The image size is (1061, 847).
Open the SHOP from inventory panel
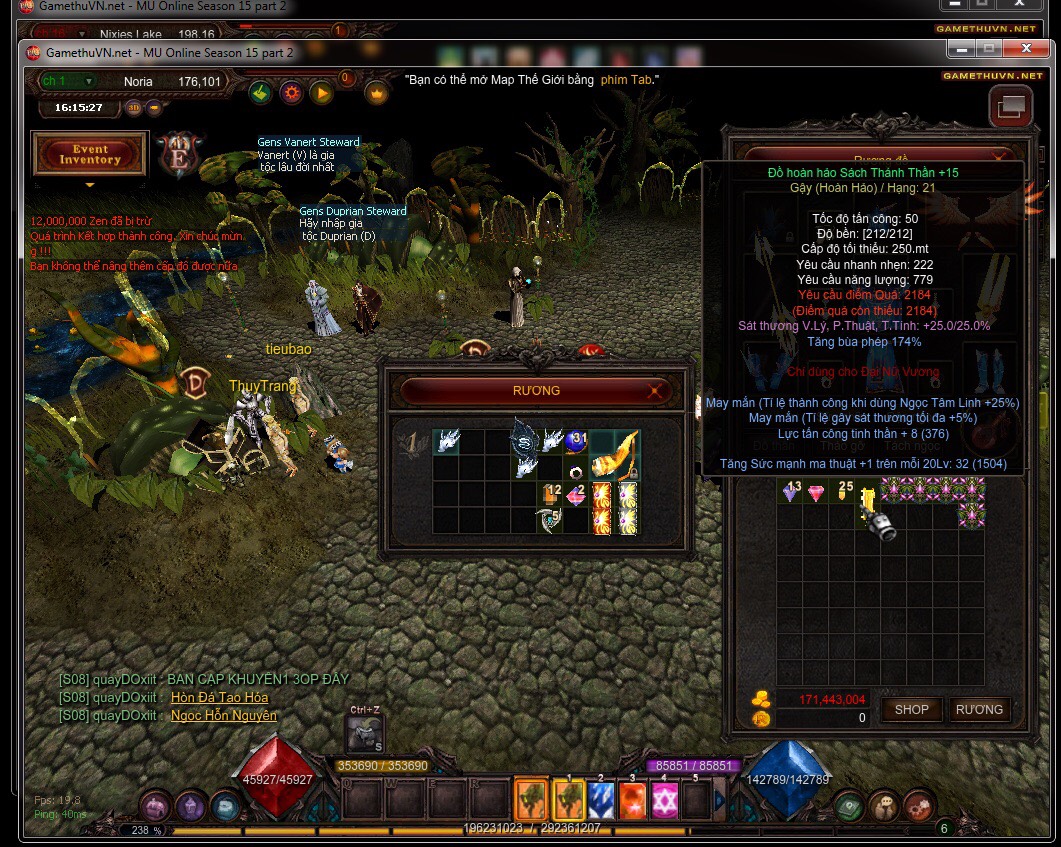pos(911,709)
